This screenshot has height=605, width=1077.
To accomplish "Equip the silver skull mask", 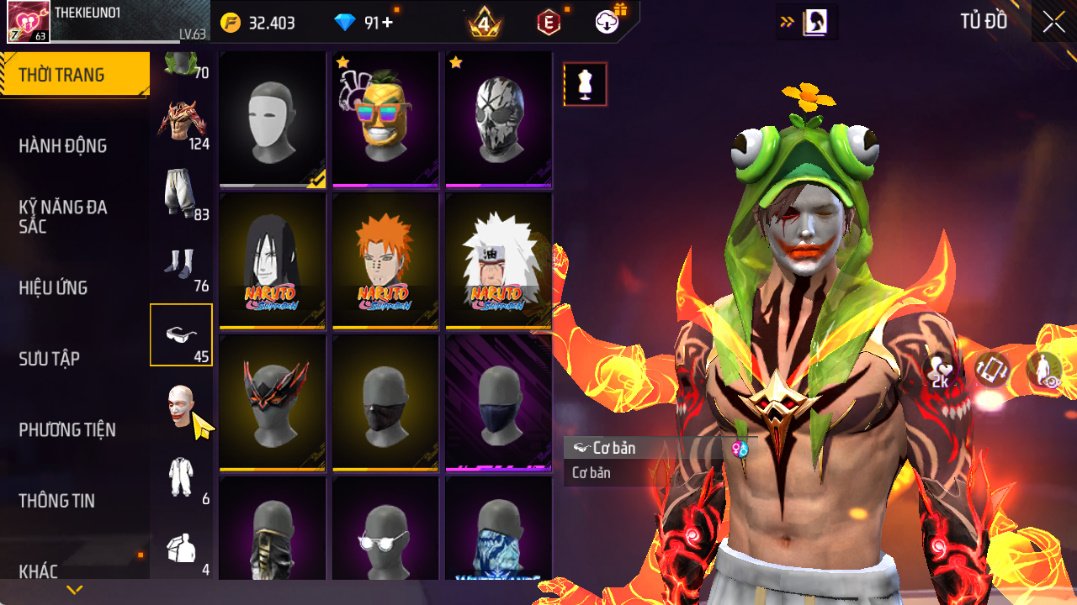I will 498,119.
